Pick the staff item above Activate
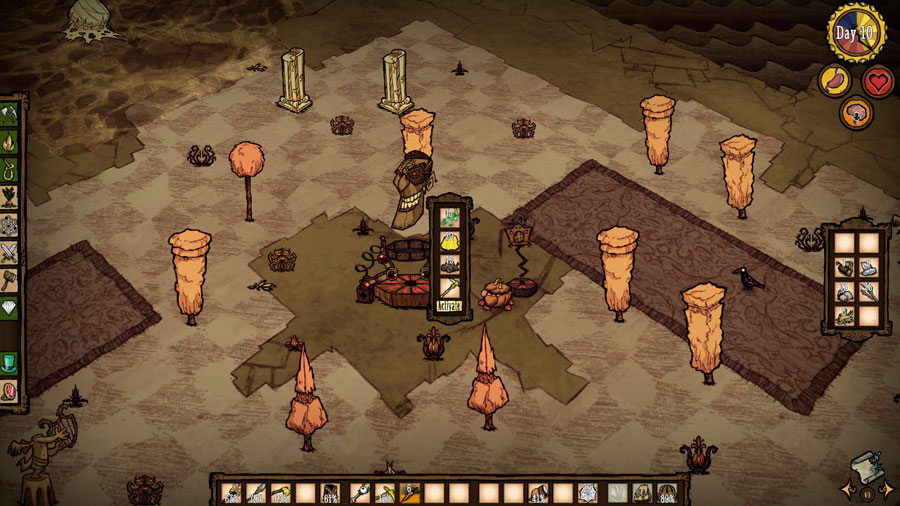This screenshot has height=506, width=900. [x=449, y=287]
